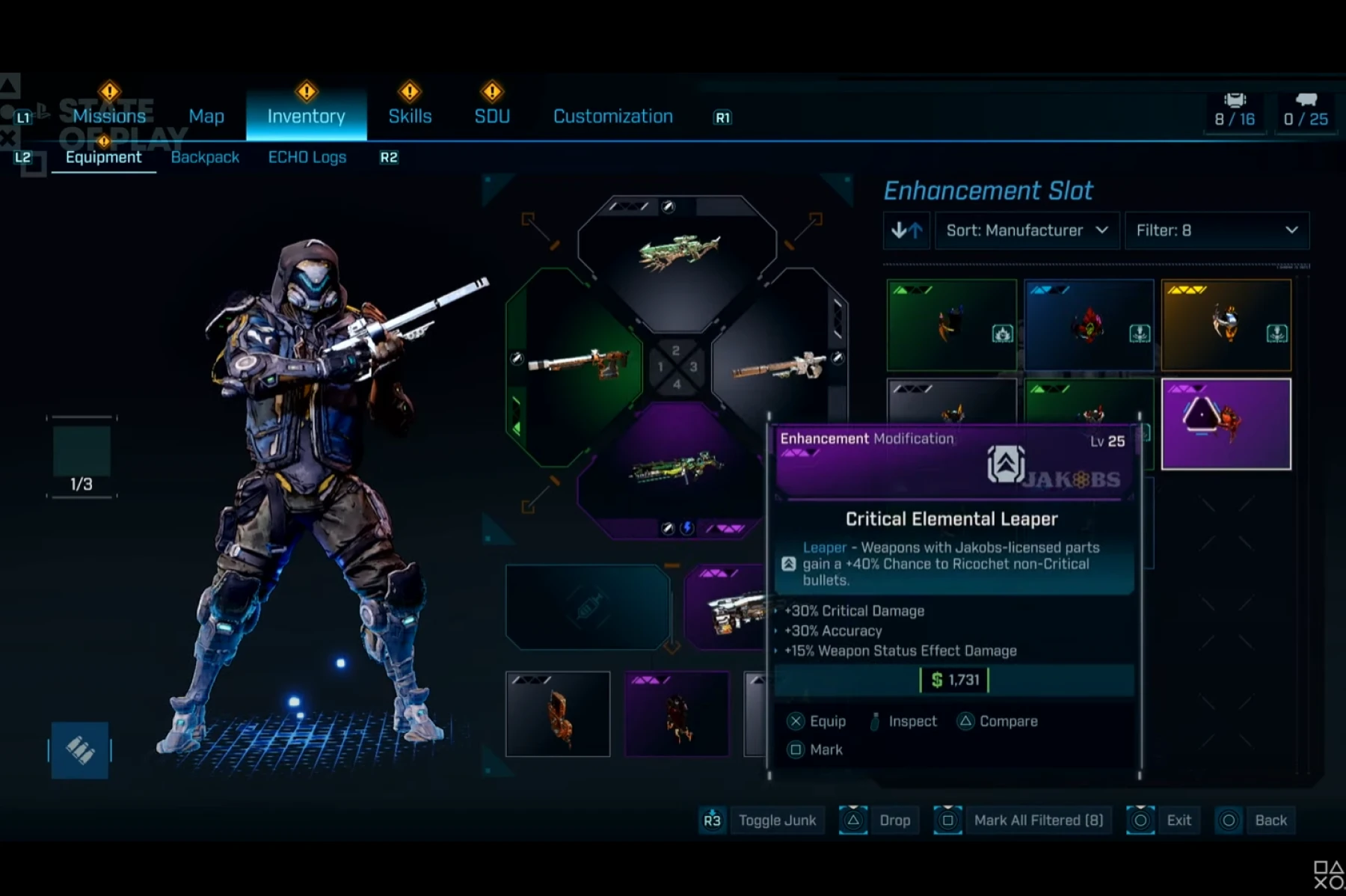Click the Toggle Junk option
1346x896 pixels.
pyautogui.click(x=776, y=820)
